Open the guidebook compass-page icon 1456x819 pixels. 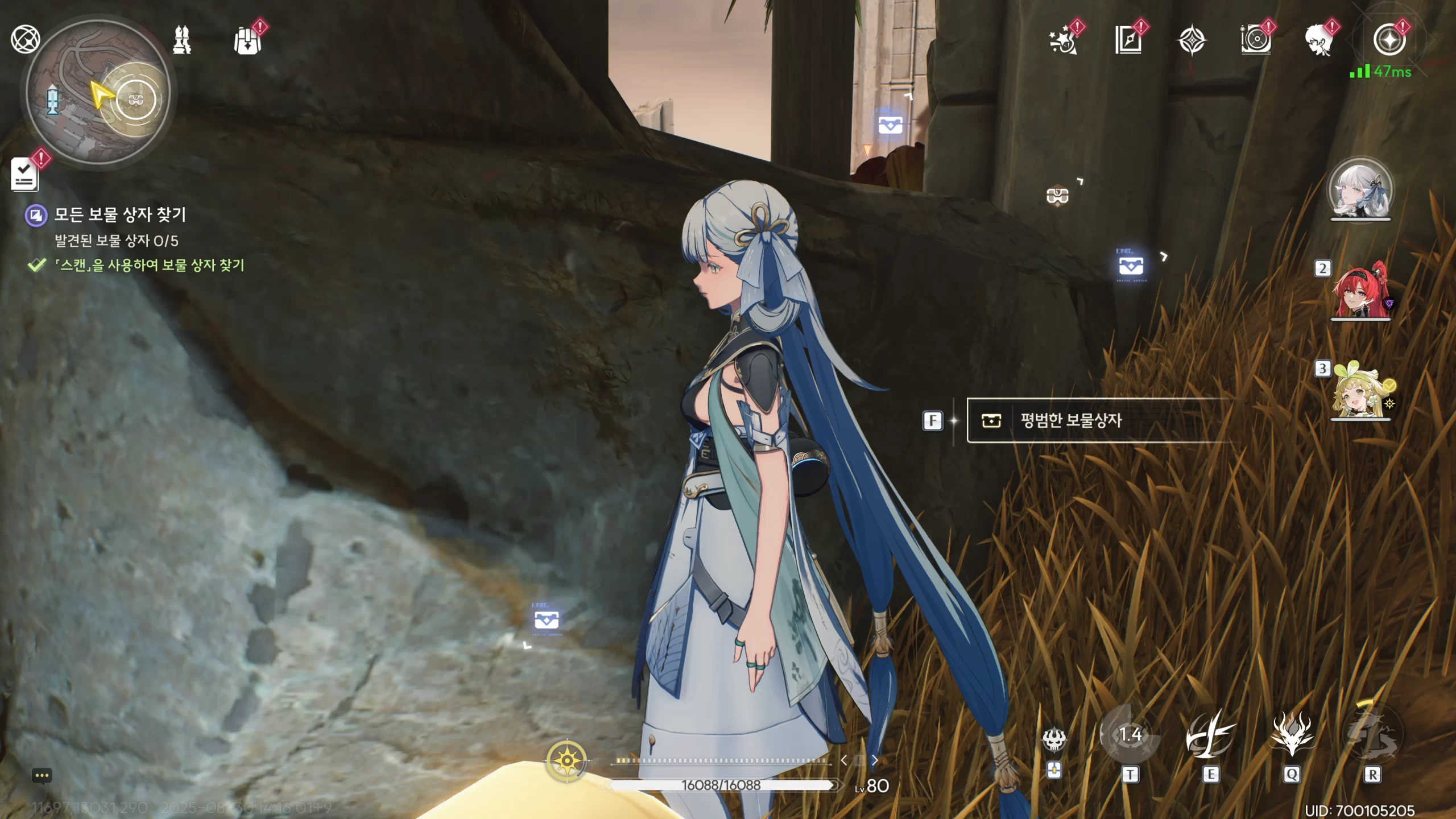(1128, 40)
